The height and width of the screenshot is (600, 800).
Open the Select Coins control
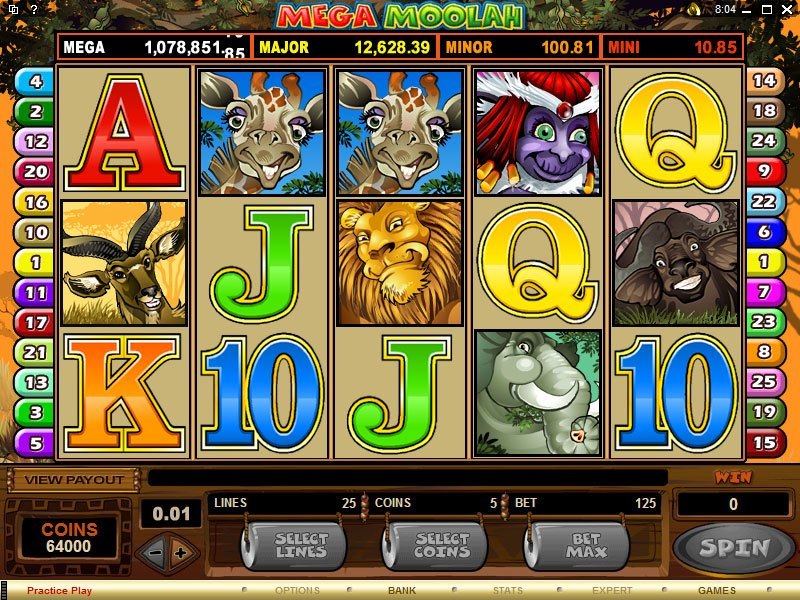441,545
